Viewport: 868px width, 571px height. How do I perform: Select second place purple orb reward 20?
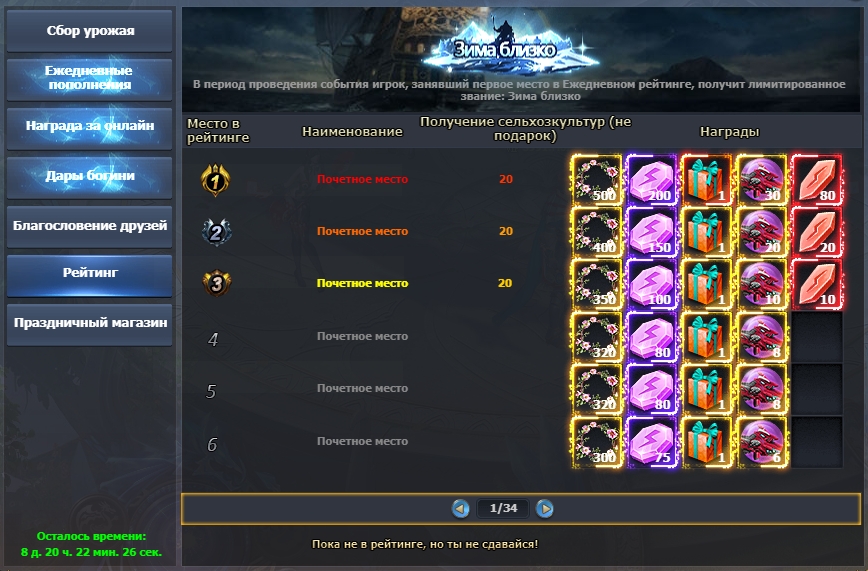click(x=761, y=232)
